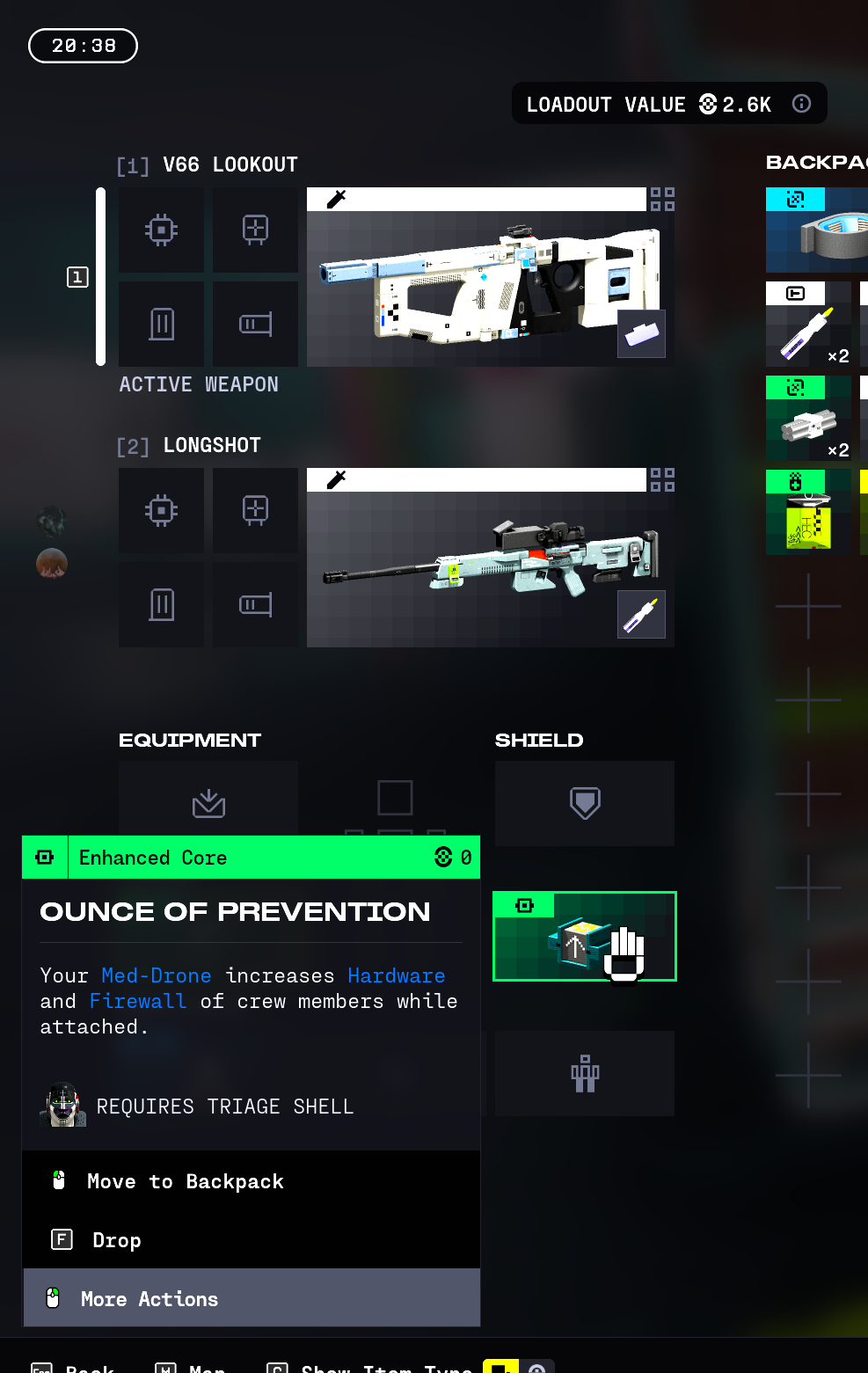This screenshot has width=868, height=1373.
Task: Open the V66 Lookout ammo type slot
Action: (641, 334)
